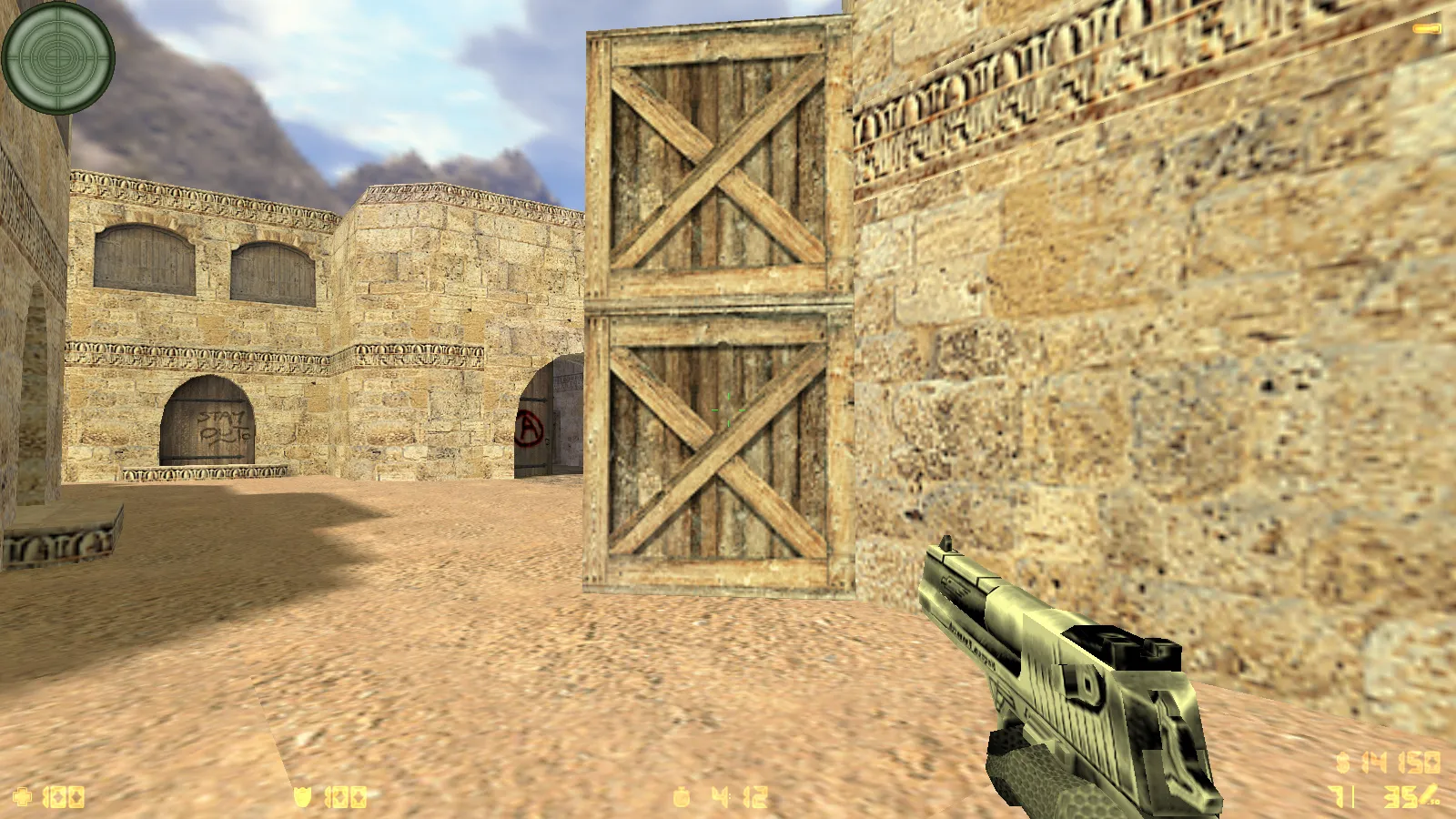Click the ammo pickup icon in top-right corner

click(x=1425, y=27)
